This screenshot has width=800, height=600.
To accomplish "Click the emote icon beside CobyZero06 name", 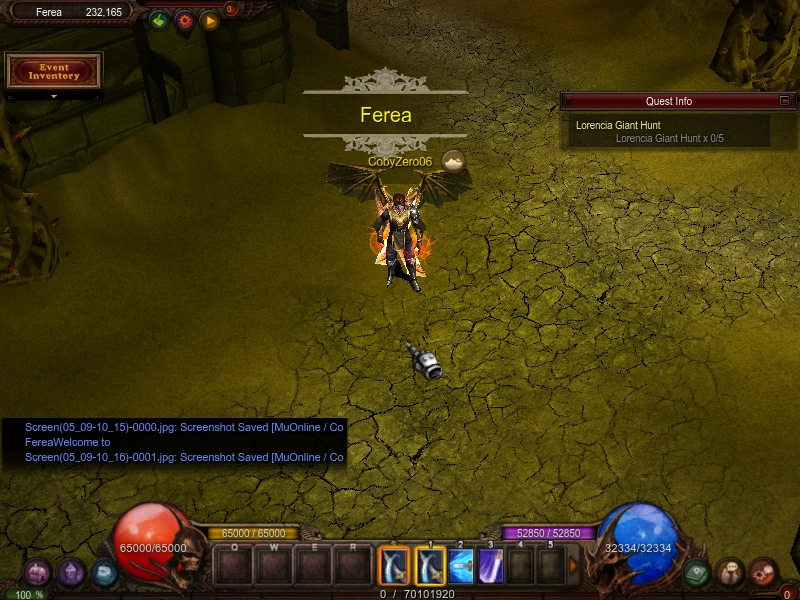I will [x=454, y=161].
